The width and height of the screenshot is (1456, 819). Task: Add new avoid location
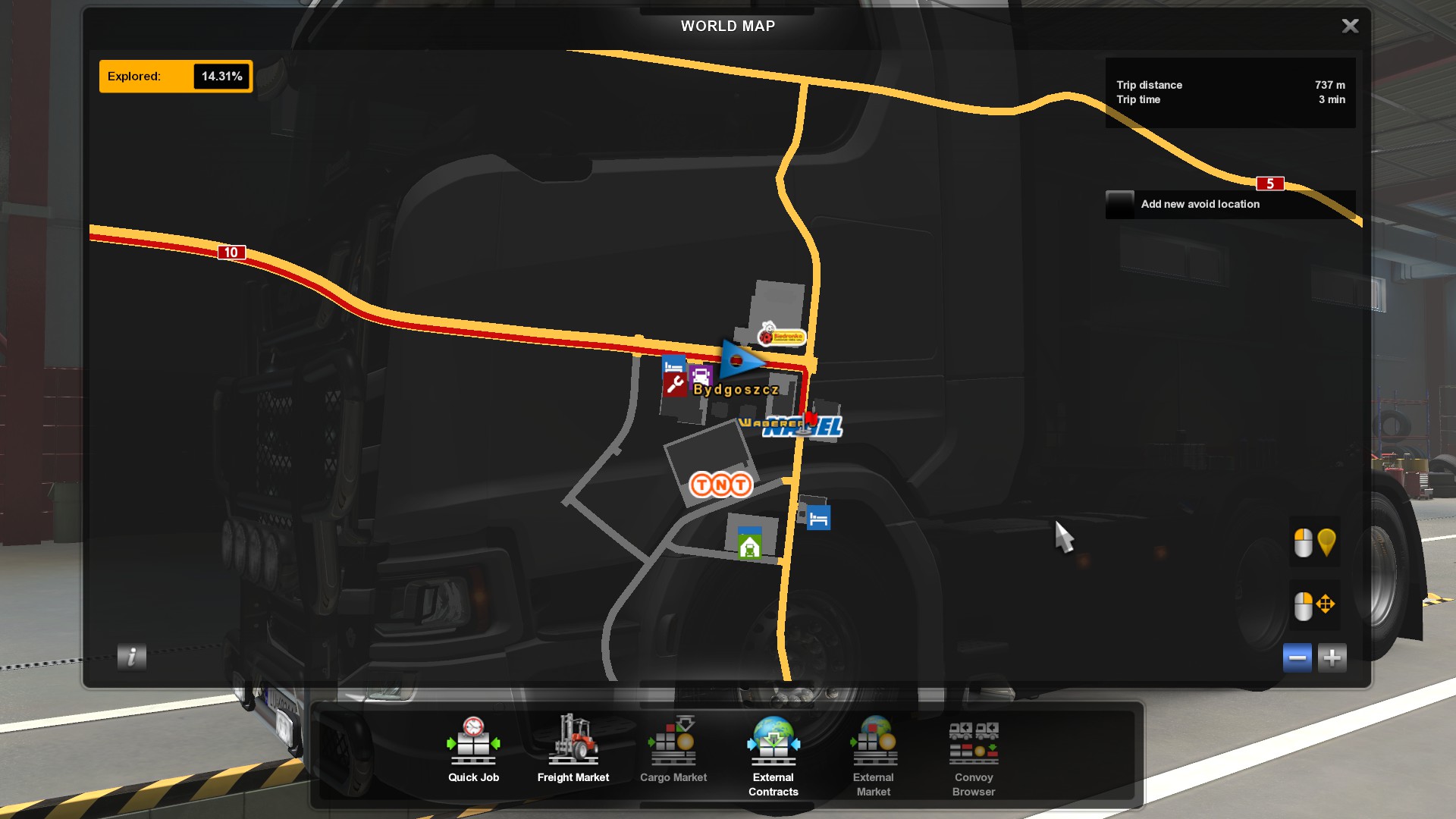pyautogui.click(x=1200, y=205)
